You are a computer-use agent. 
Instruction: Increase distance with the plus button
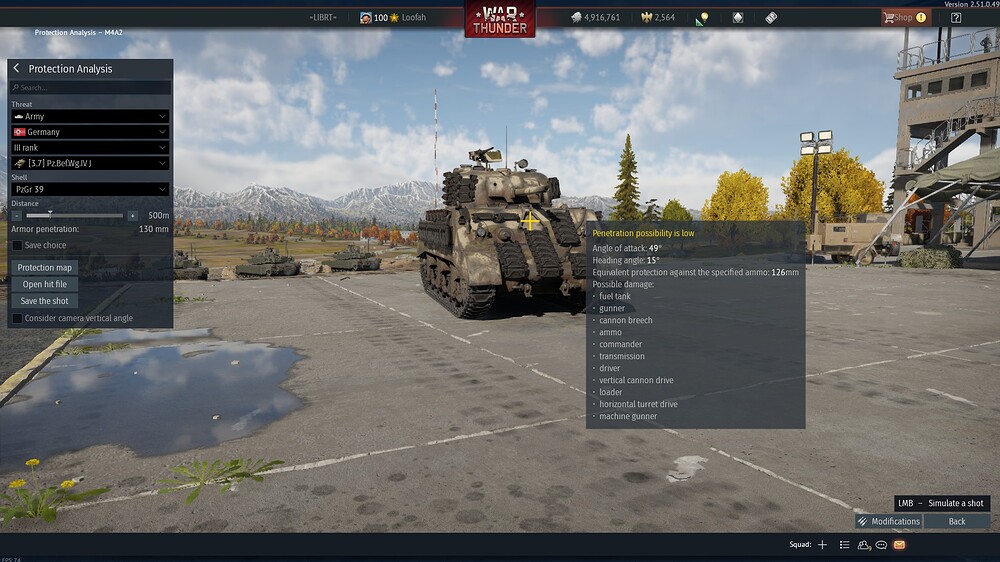[x=132, y=215]
